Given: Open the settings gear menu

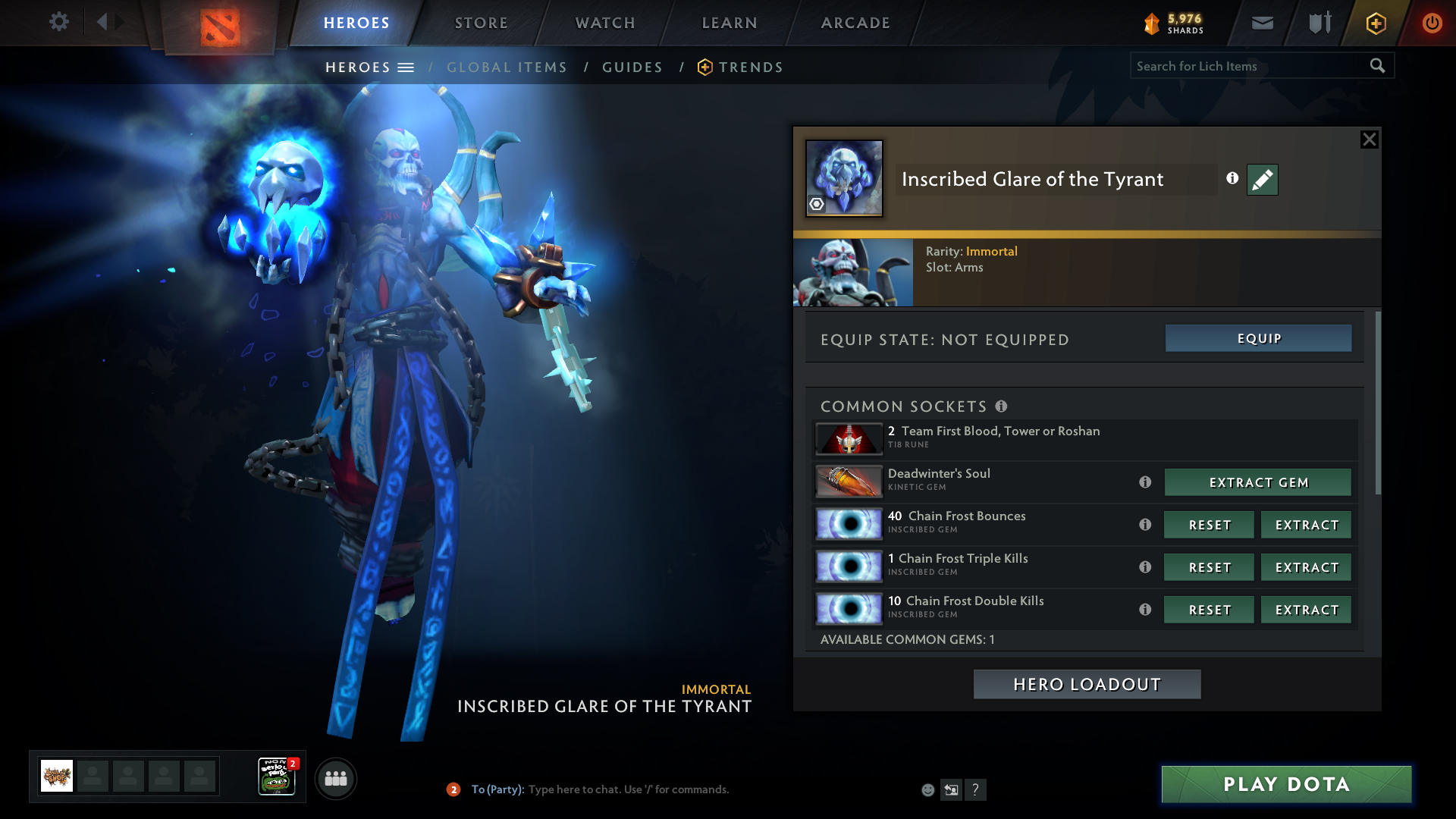Looking at the screenshot, I should click(59, 22).
